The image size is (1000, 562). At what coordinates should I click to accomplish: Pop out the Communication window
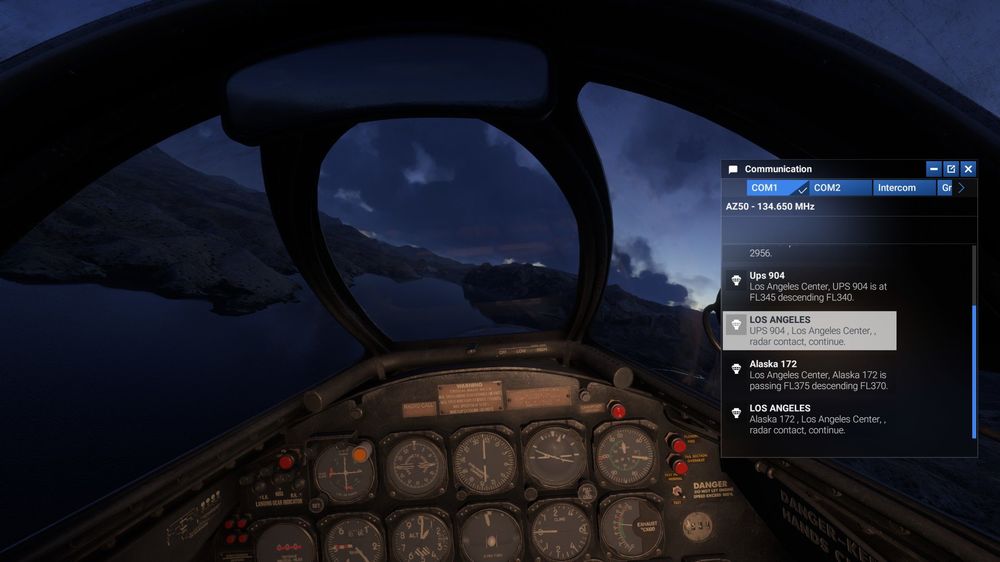[x=951, y=169]
